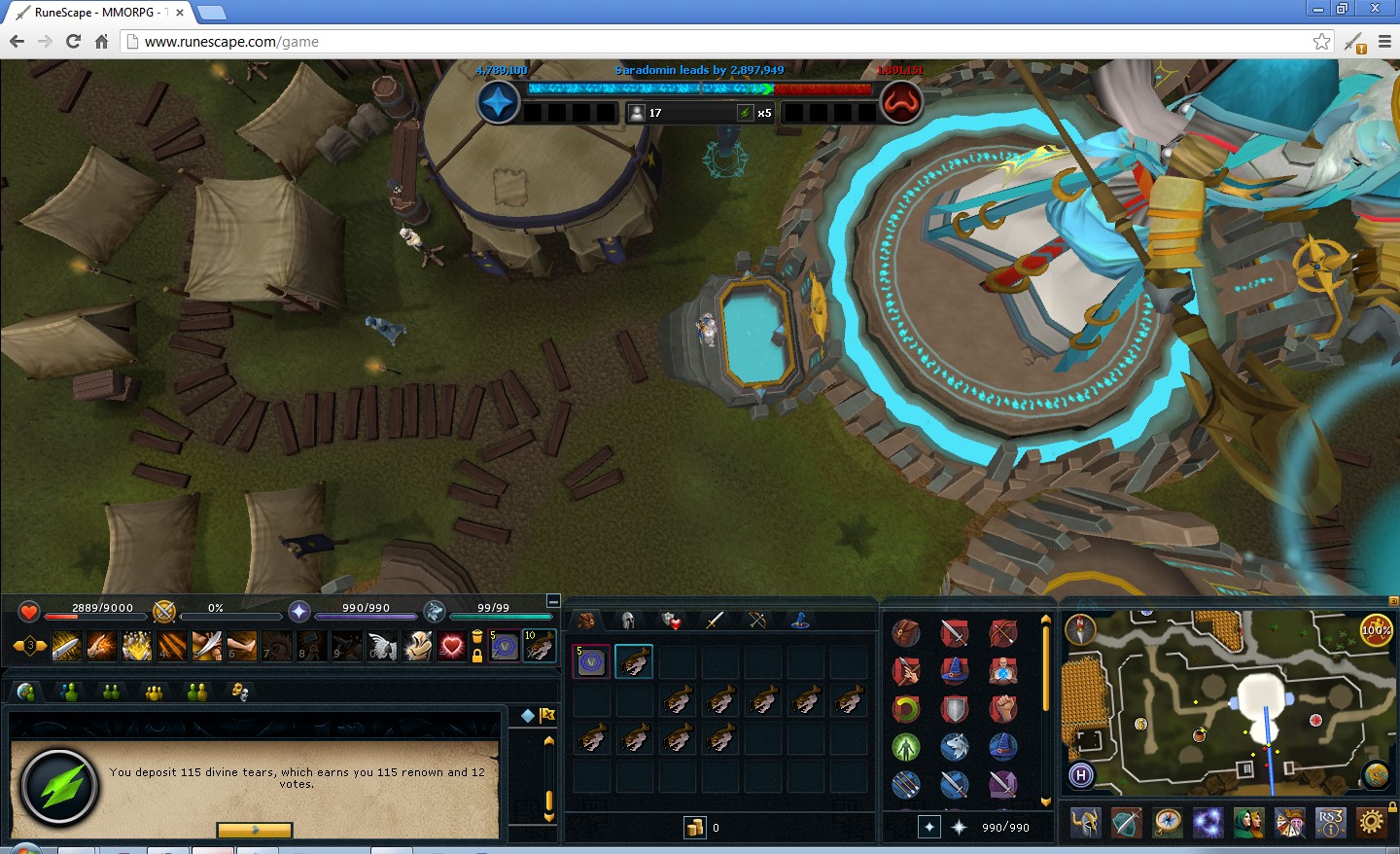Viewport: 1400px width, 854px height.
Task: Click the continue arrow in the dialog box
Action: [255, 830]
